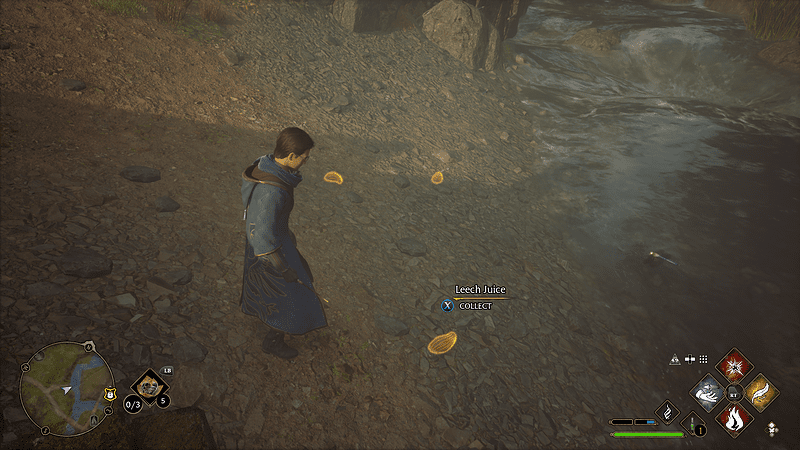Click the grid of dots icon
The height and width of the screenshot is (450, 800).
point(703,359)
